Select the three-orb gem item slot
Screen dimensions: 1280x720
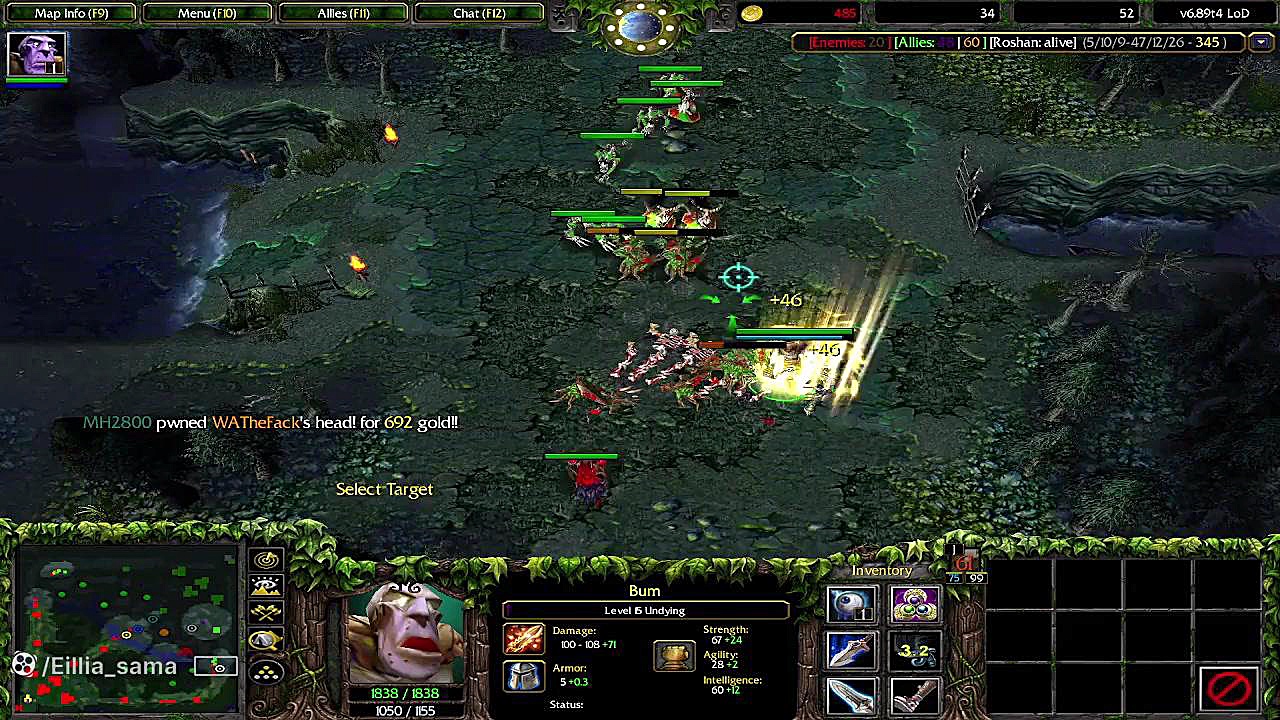click(x=915, y=606)
